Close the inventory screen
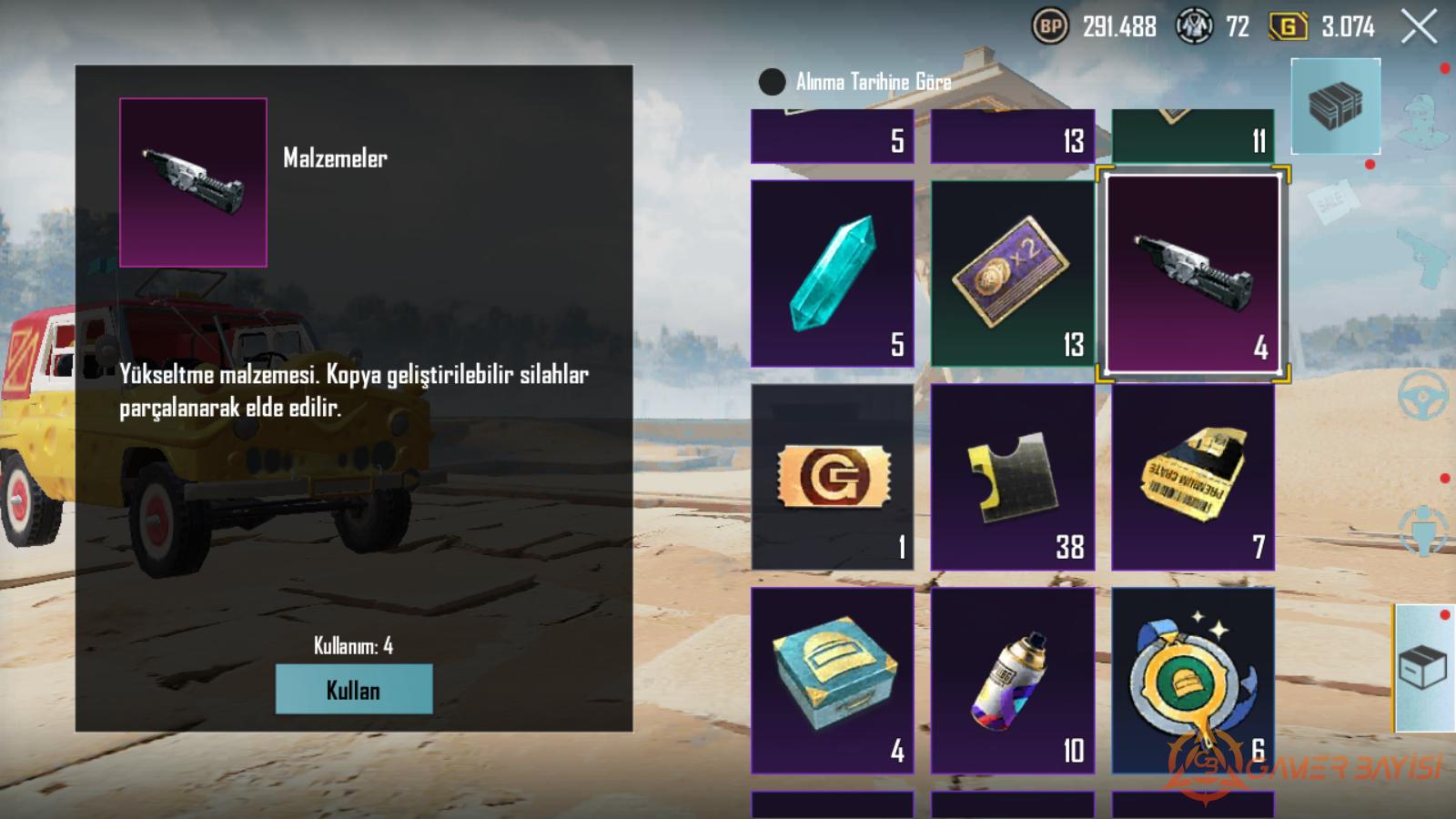 pos(1419,26)
